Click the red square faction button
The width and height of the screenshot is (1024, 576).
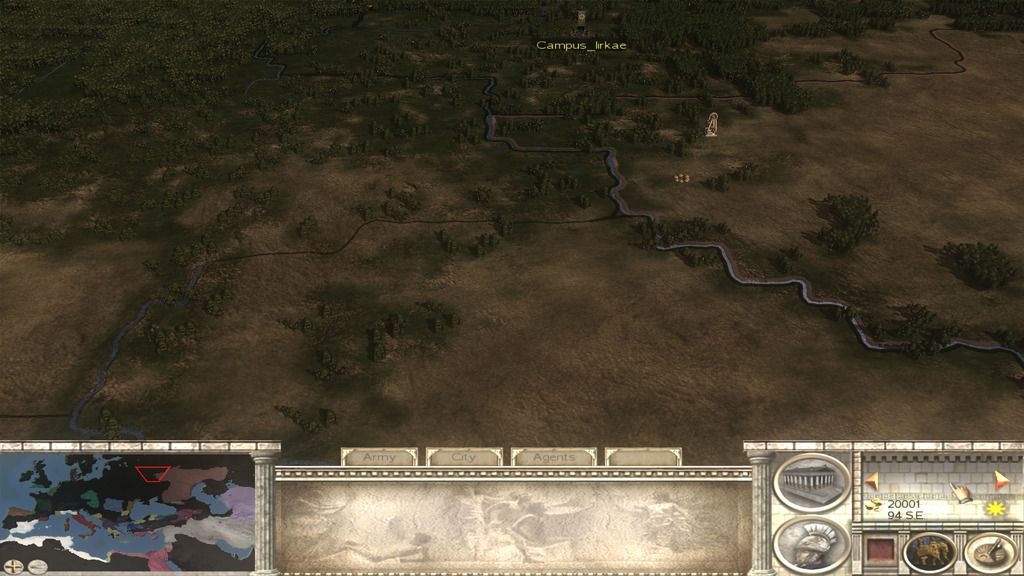click(x=878, y=551)
